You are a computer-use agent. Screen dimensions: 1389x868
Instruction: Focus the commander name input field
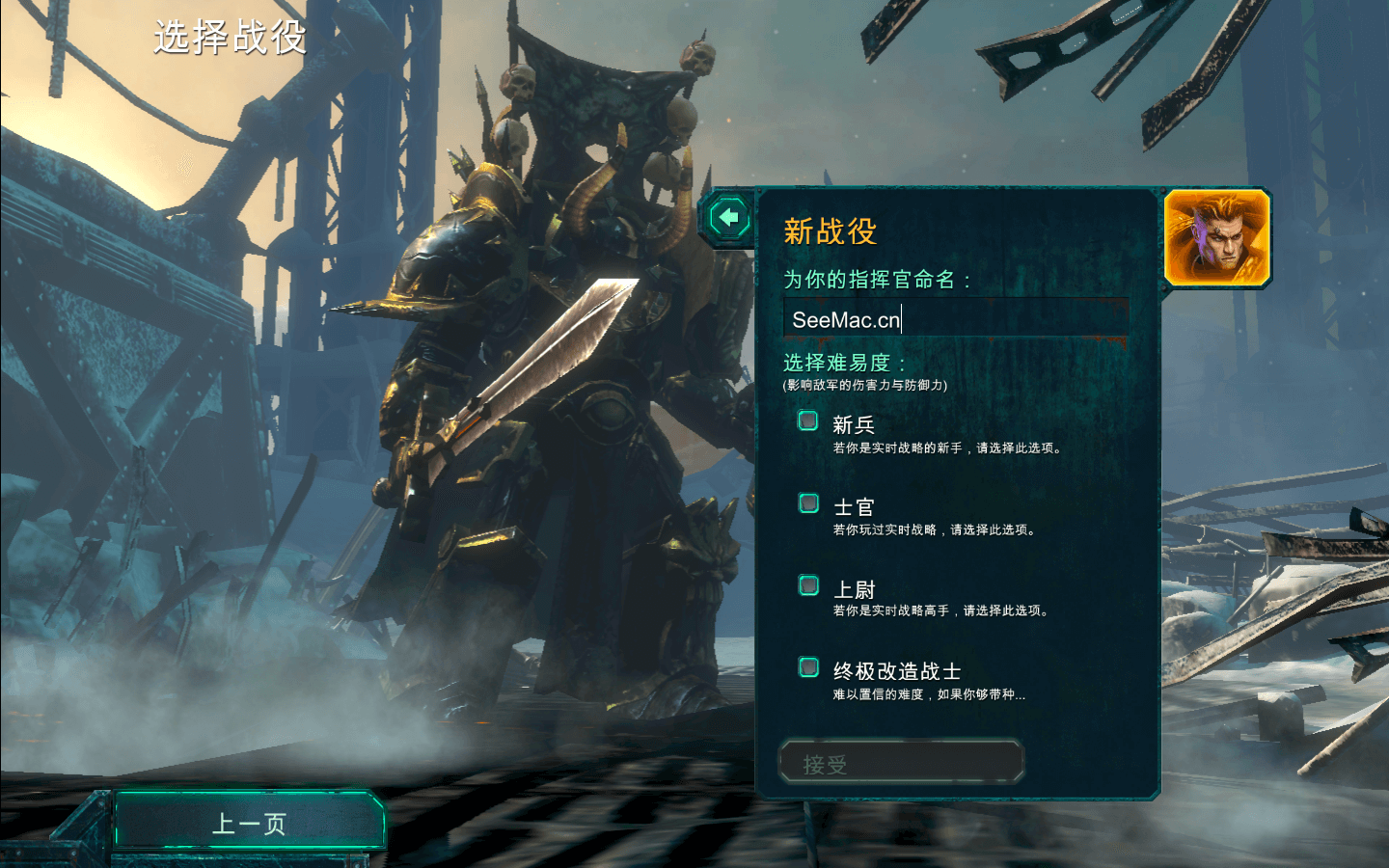(x=955, y=319)
